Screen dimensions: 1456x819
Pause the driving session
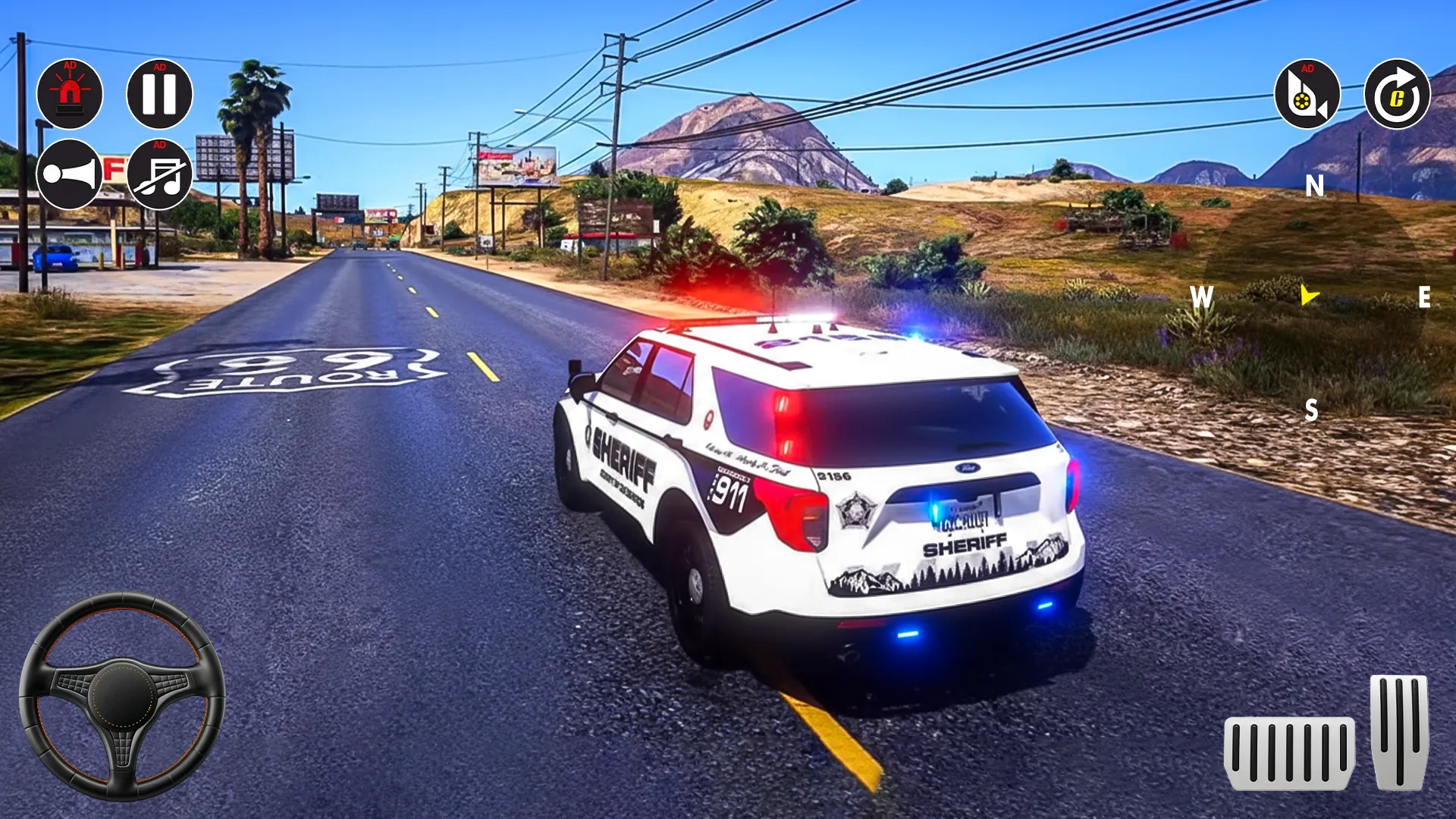point(160,94)
